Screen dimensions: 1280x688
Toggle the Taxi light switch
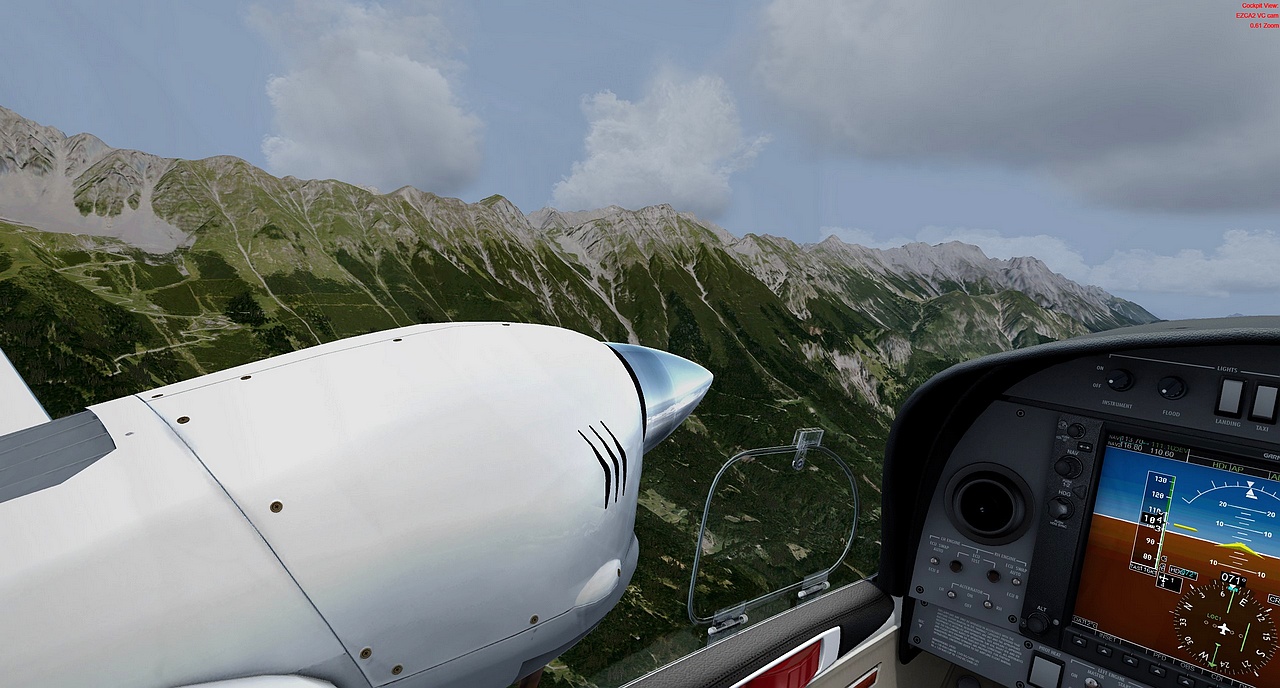pos(1263,402)
